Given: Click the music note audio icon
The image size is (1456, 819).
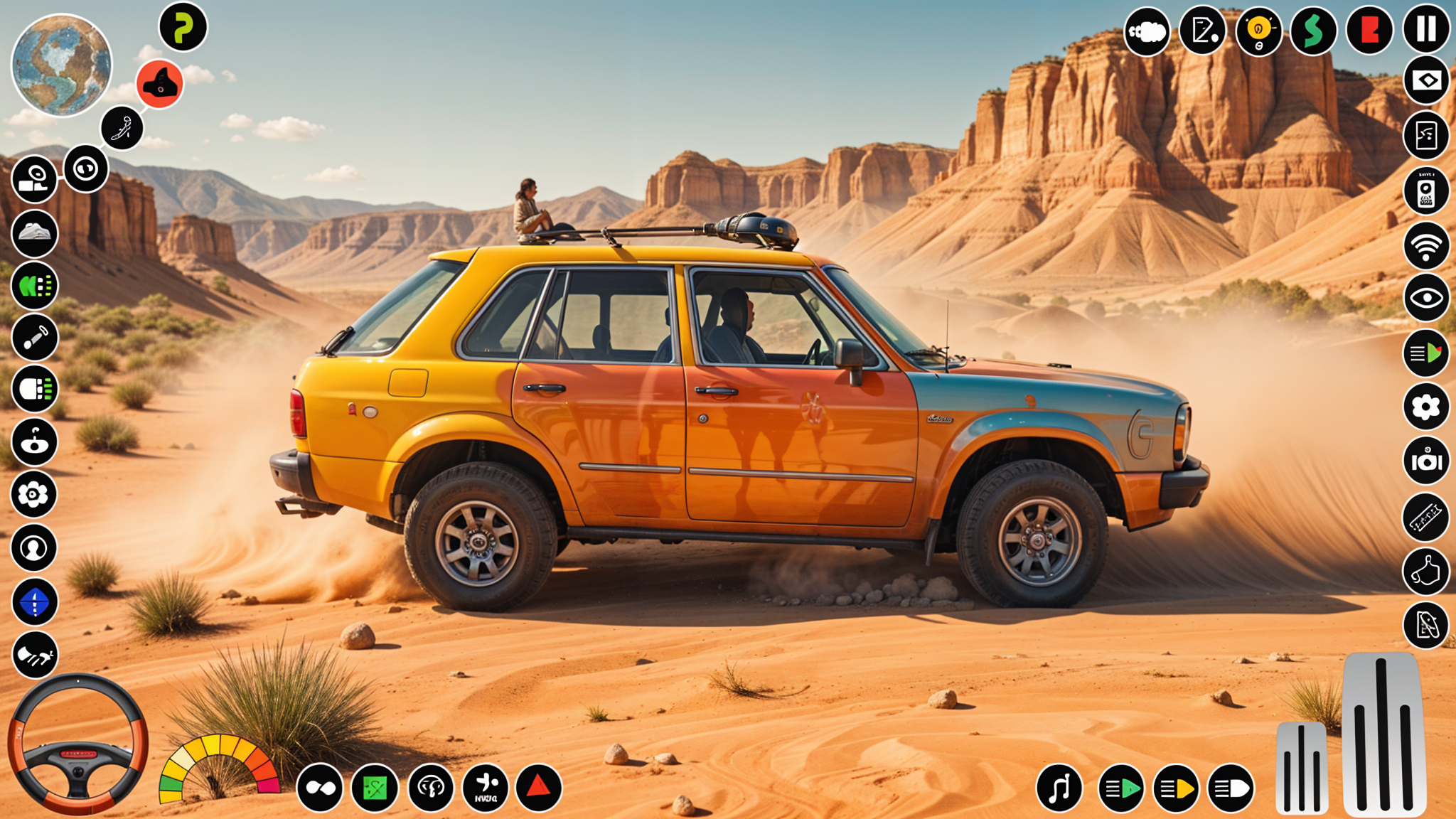Looking at the screenshot, I should (x=1059, y=789).
